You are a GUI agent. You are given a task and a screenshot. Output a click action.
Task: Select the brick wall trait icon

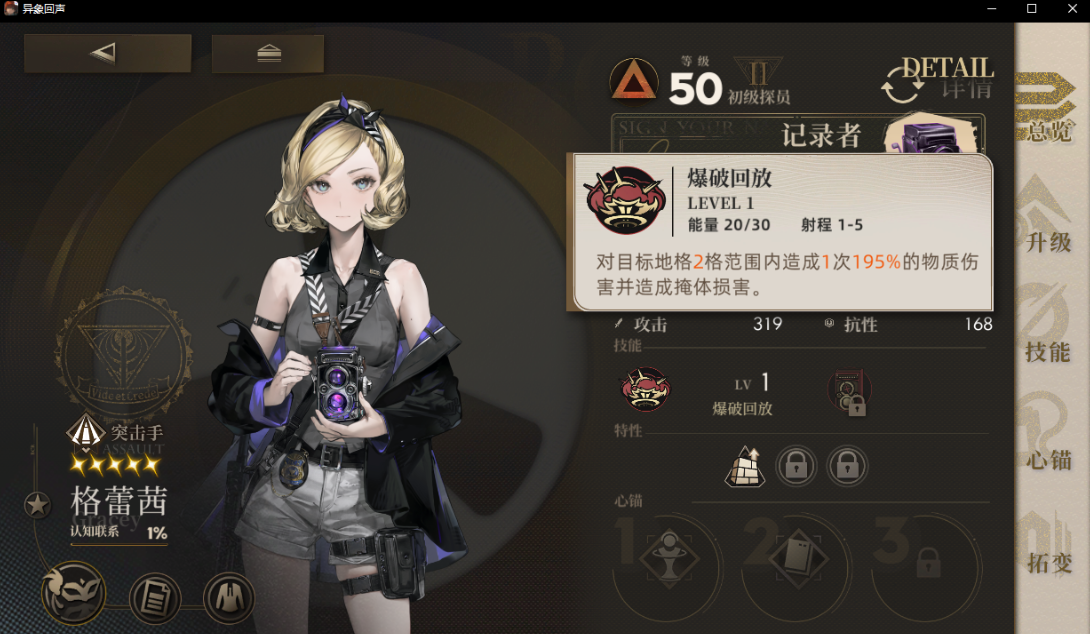[x=743, y=466]
